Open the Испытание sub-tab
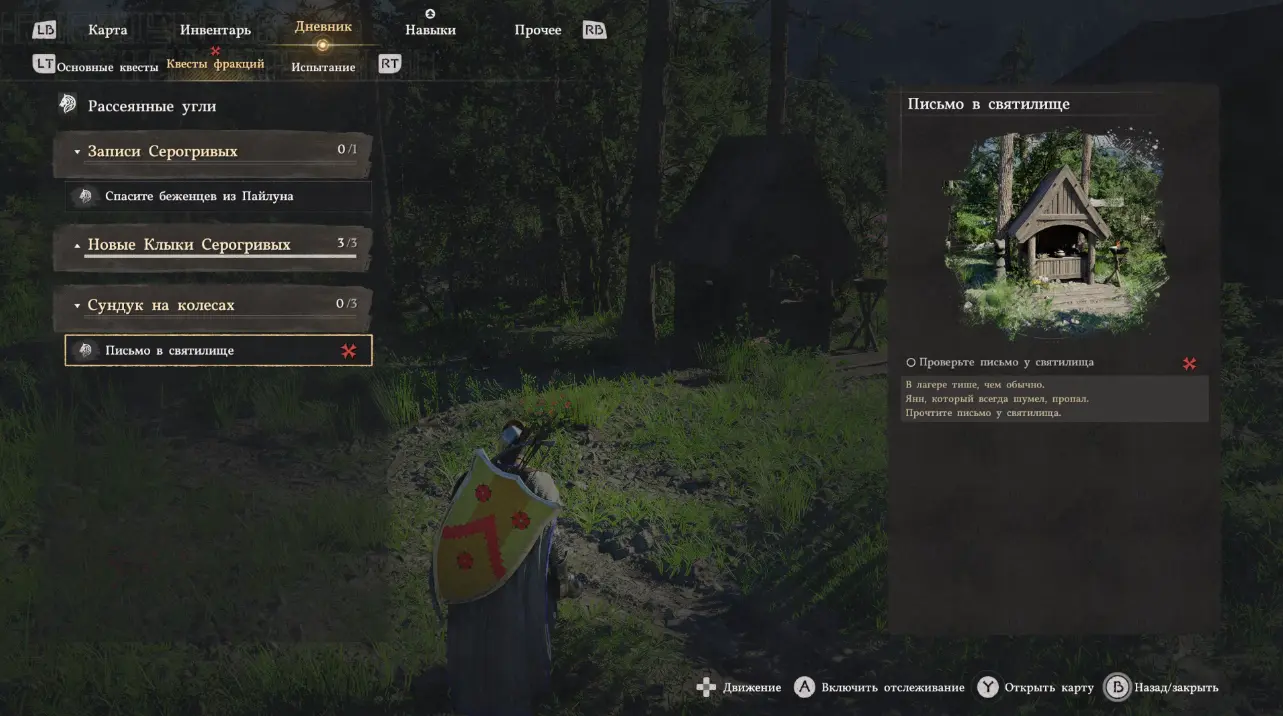This screenshot has width=1283, height=716. [x=323, y=67]
